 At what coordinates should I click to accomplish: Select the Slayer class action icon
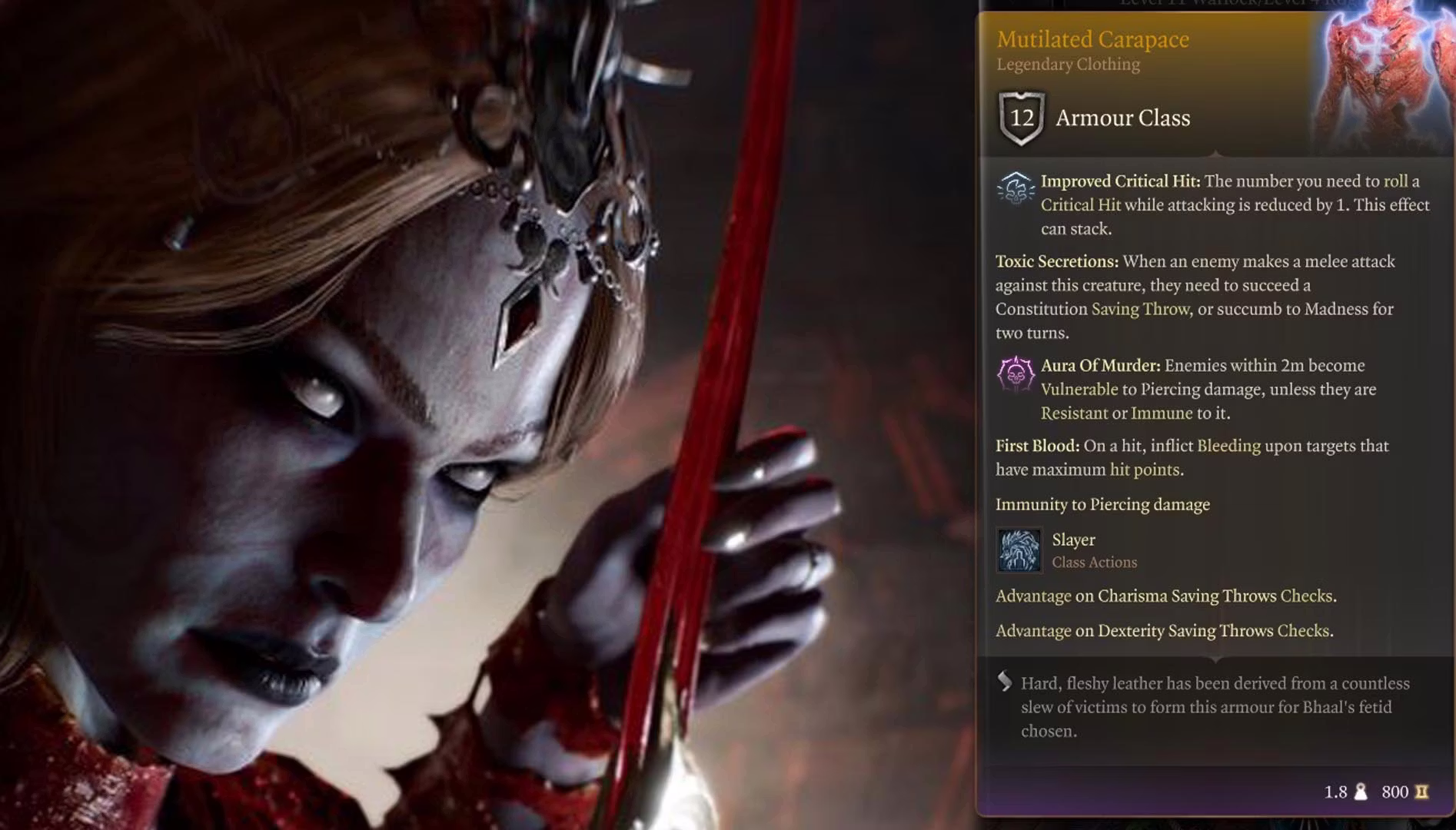[x=1019, y=550]
